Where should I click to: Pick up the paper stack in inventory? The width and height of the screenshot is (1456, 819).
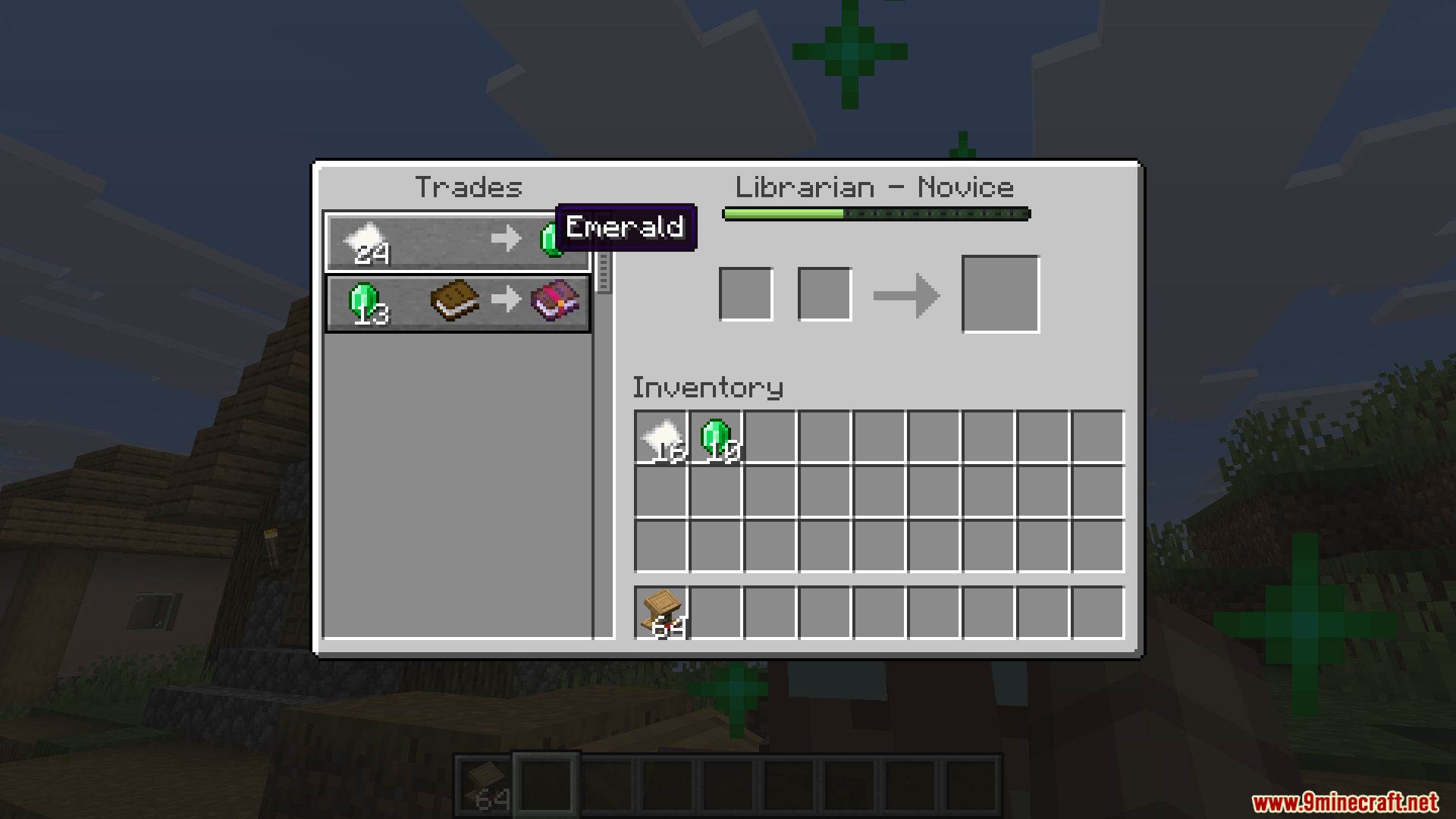661,438
